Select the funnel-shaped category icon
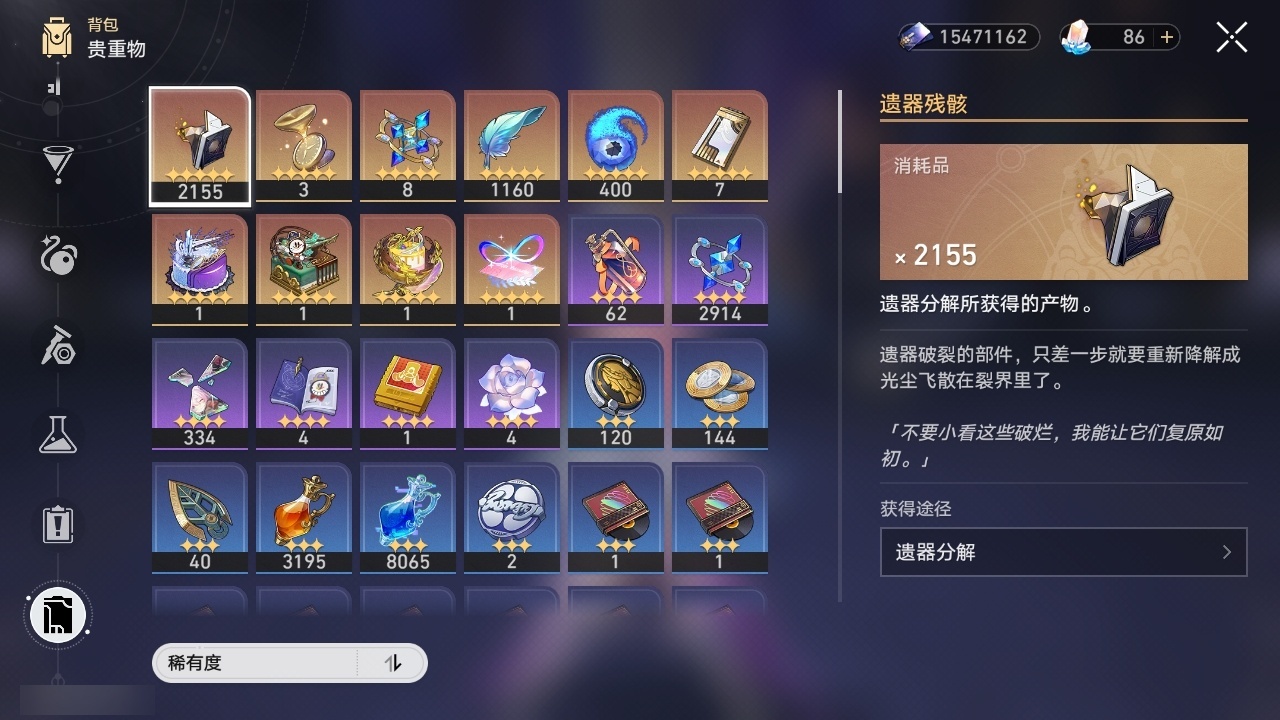 [x=57, y=165]
